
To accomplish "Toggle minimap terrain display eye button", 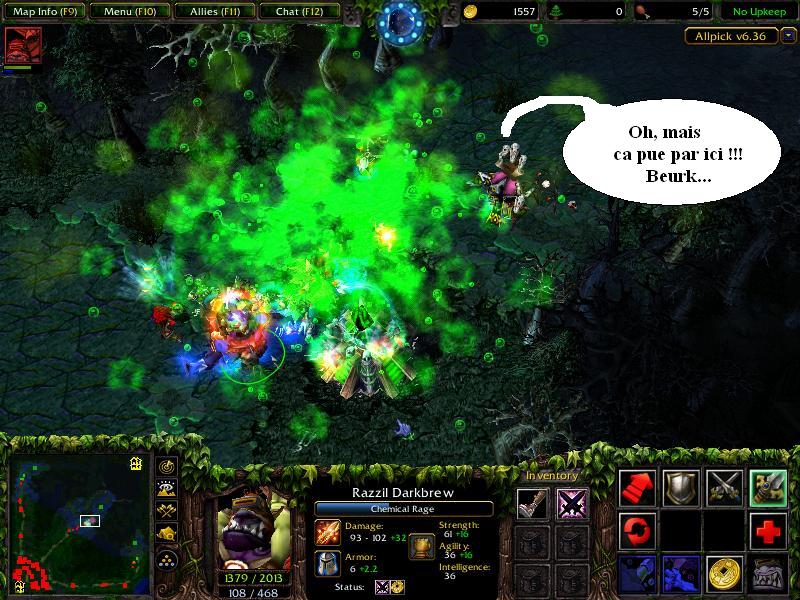I will point(166,489).
